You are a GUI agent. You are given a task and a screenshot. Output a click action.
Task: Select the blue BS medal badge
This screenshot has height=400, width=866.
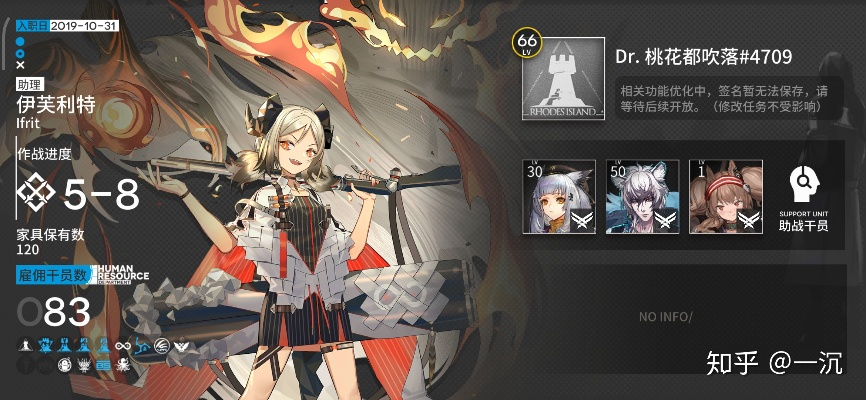click(x=102, y=365)
